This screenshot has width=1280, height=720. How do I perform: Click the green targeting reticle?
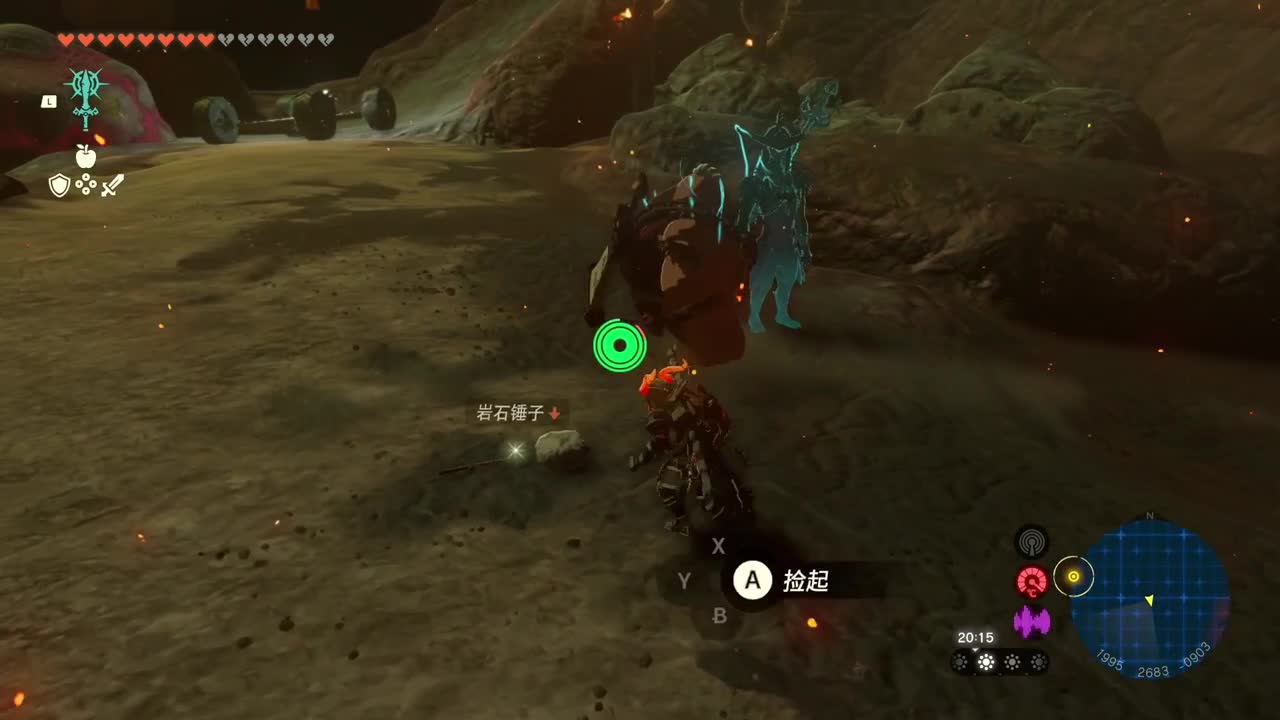(x=620, y=346)
